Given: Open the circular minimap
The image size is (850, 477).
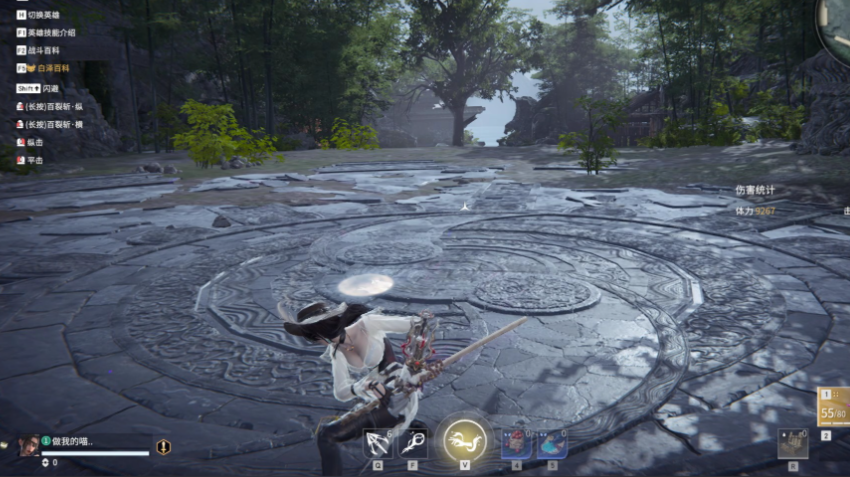Looking at the screenshot, I should 836,20.
